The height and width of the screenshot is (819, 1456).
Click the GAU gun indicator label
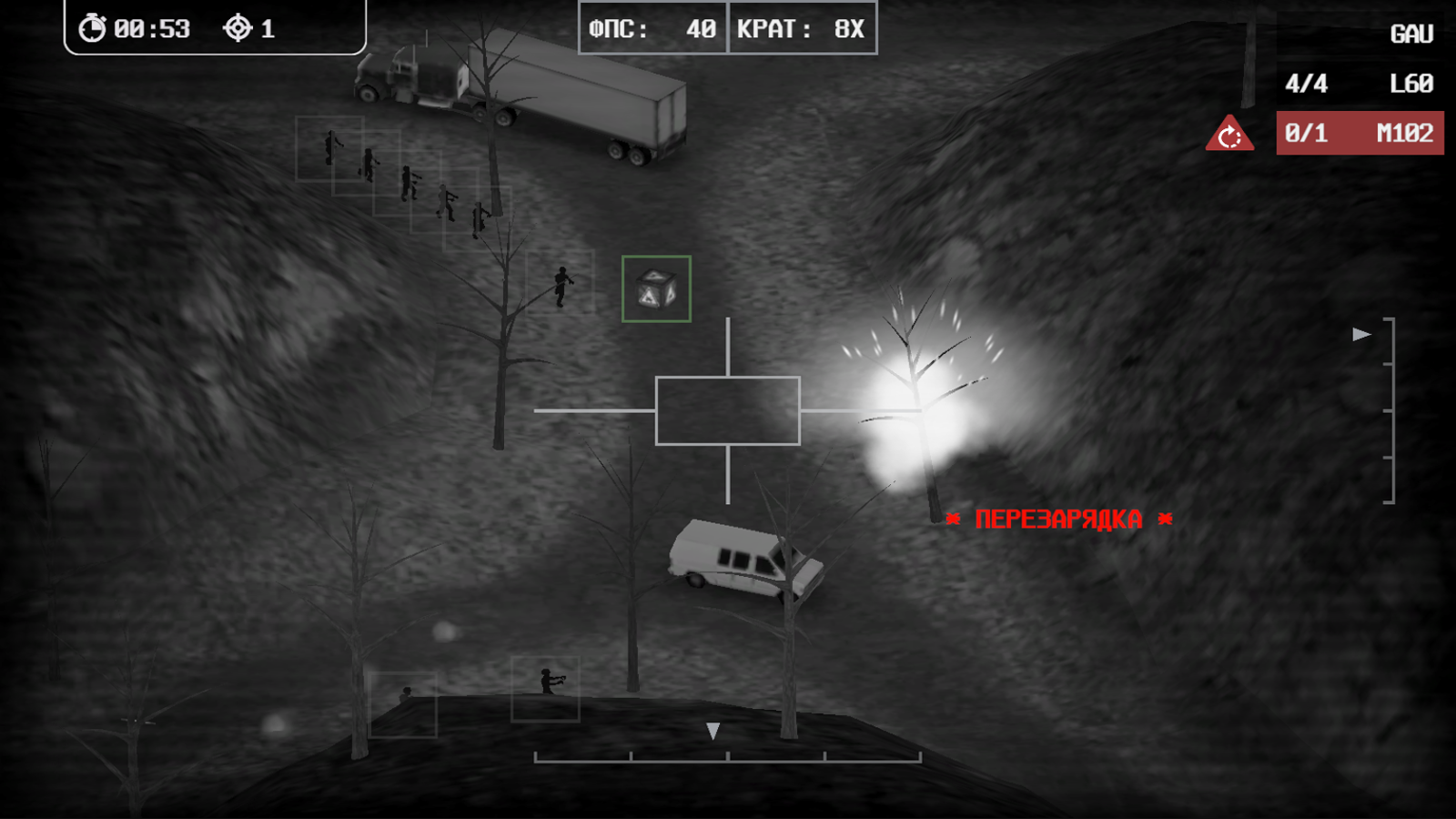point(1411,33)
